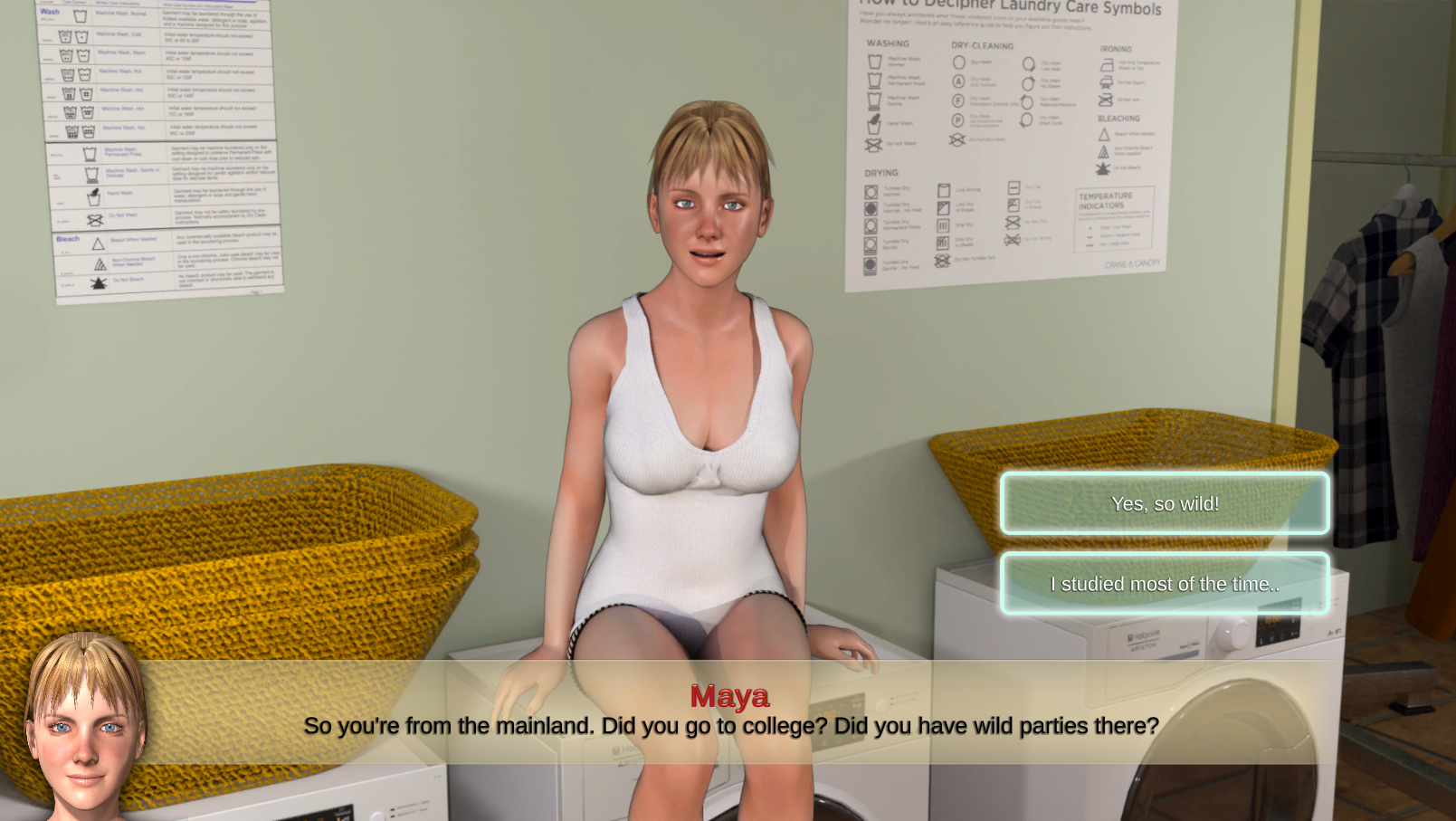Viewport: 1456px width, 821px height.
Task: Click the Do Not Tumble Dry icon
Action: (x=943, y=259)
